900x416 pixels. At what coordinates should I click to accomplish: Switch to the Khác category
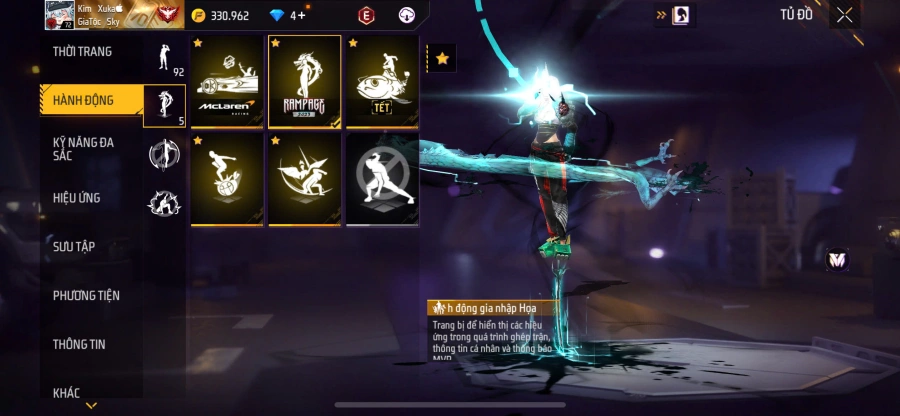(x=67, y=393)
